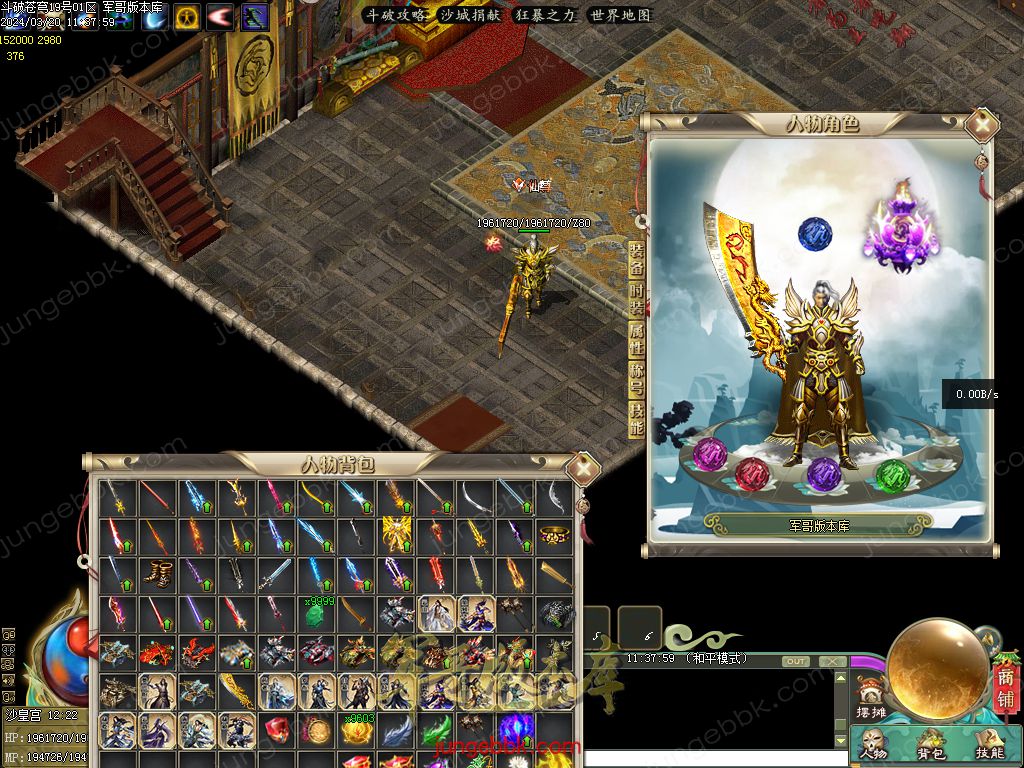Open the 斗破攻略 guide menu
The height and width of the screenshot is (768, 1024).
click(x=395, y=15)
